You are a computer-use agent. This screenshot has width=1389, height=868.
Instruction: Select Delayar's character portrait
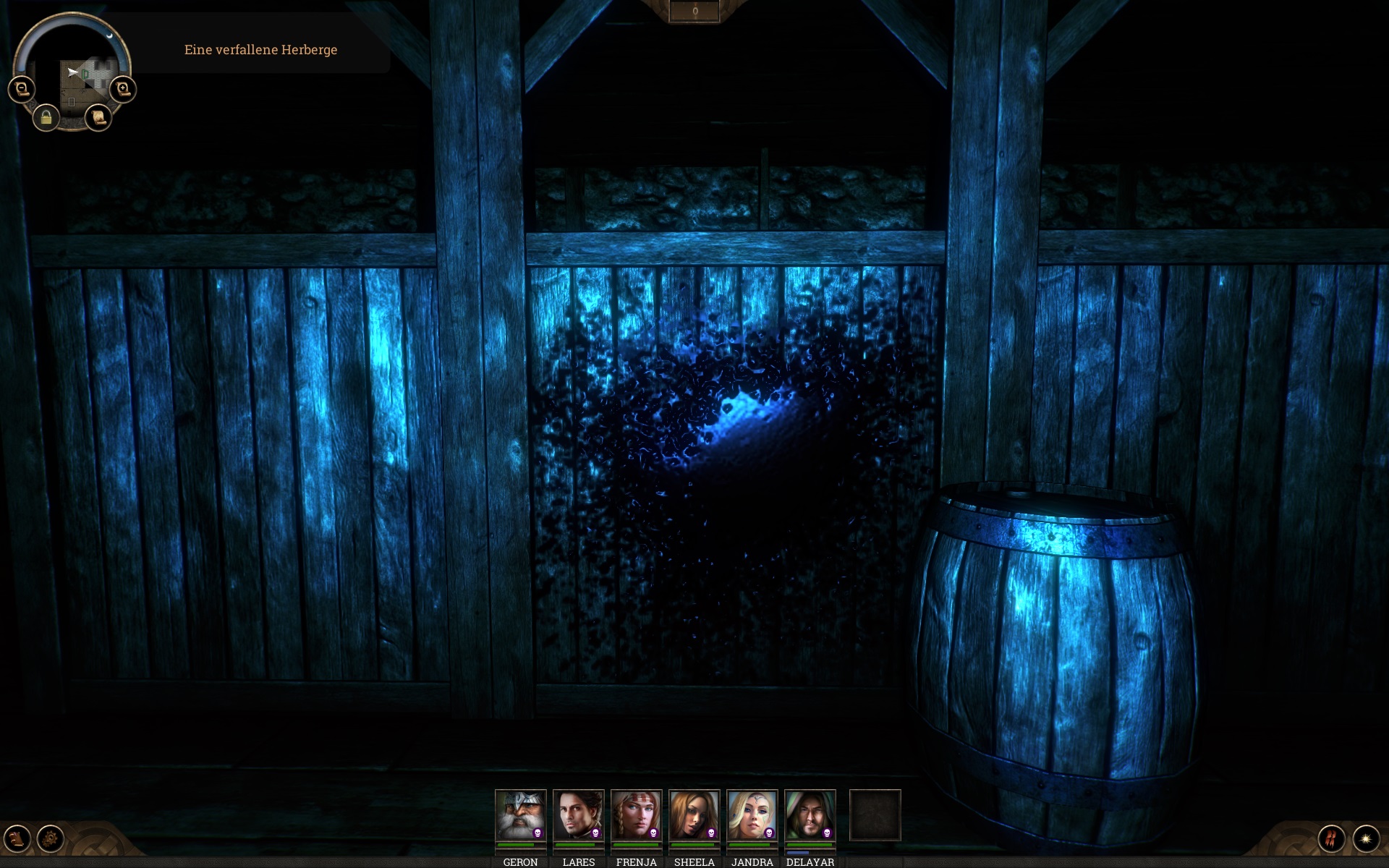click(x=809, y=814)
